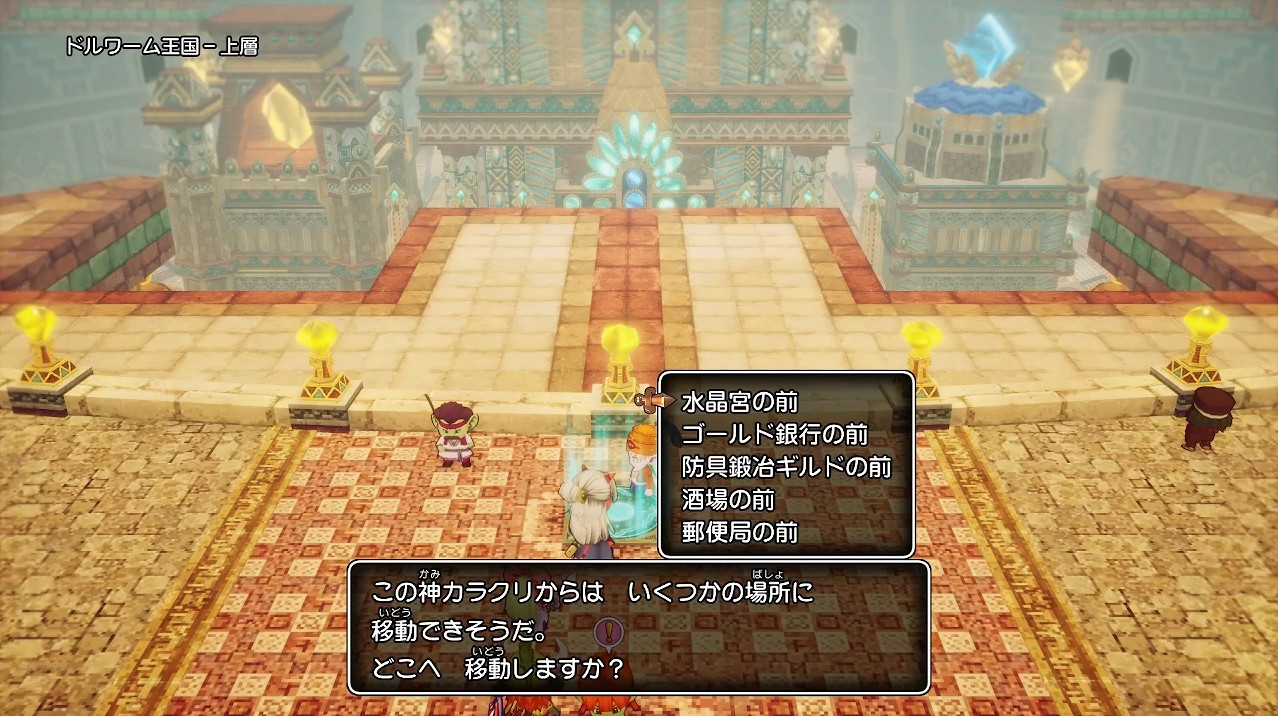Select 水晶宮の前 destination

pos(739,402)
